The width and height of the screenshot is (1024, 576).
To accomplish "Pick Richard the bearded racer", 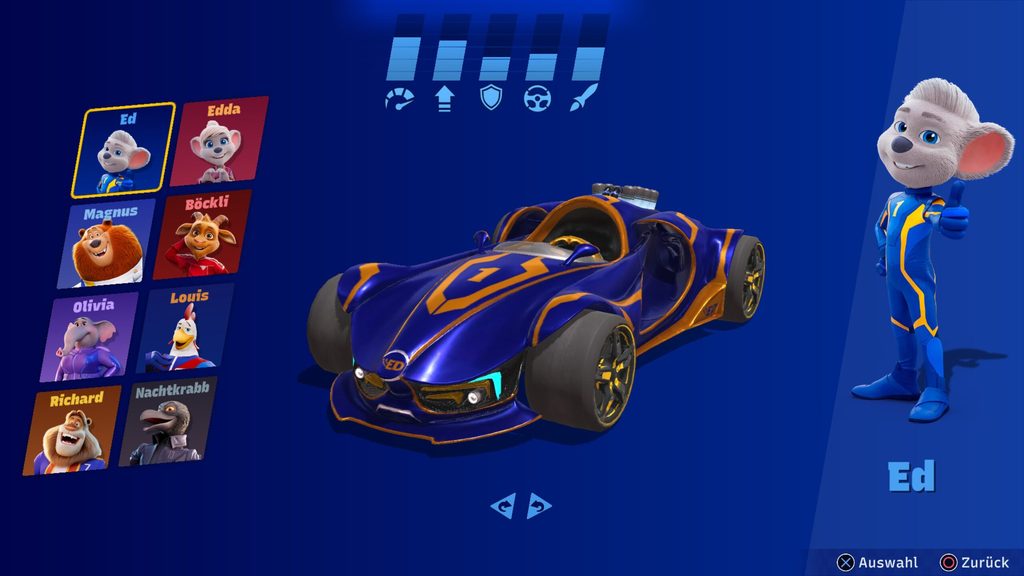I will [x=72, y=431].
